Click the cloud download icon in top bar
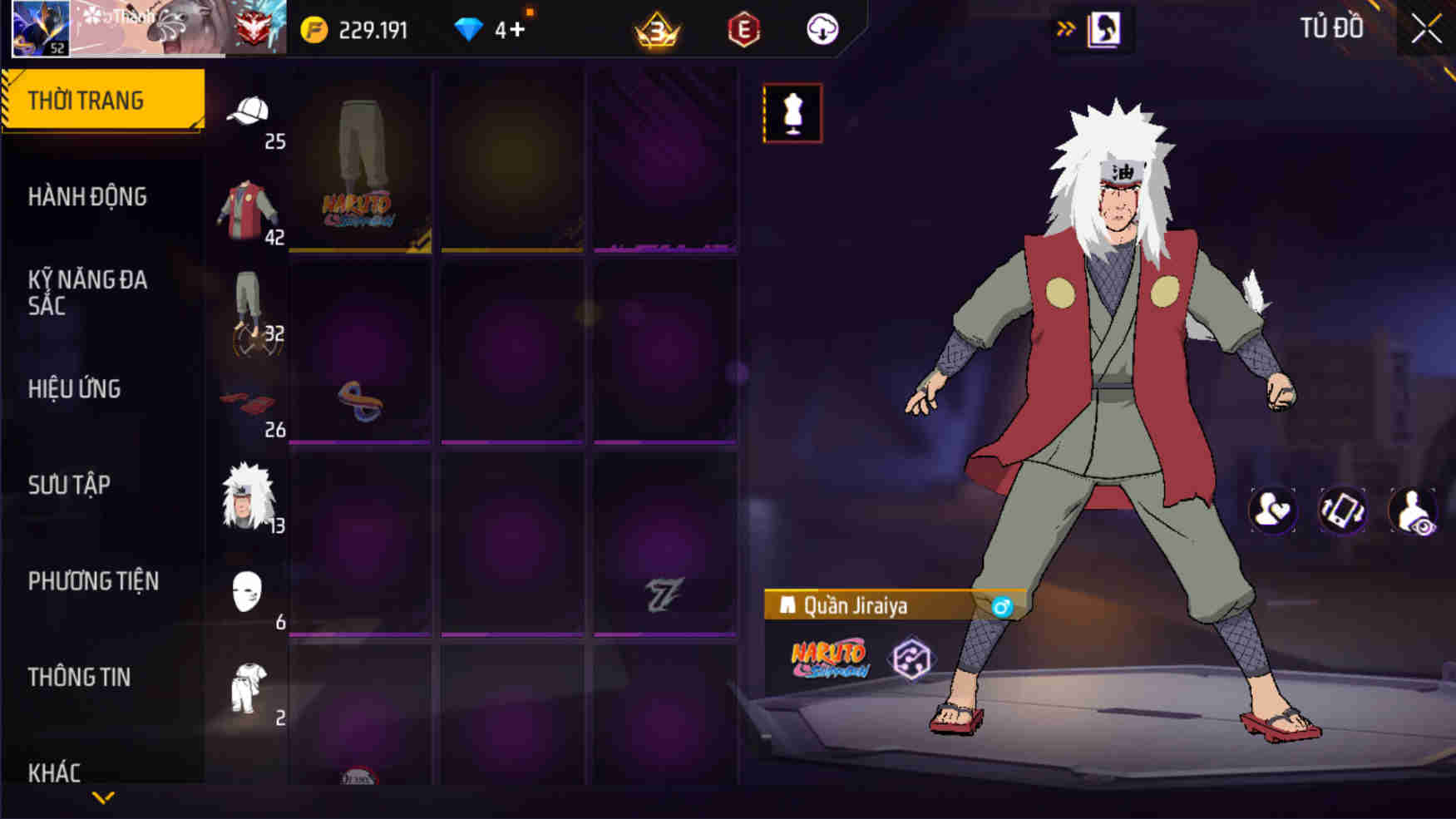 [x=822, y=29]
